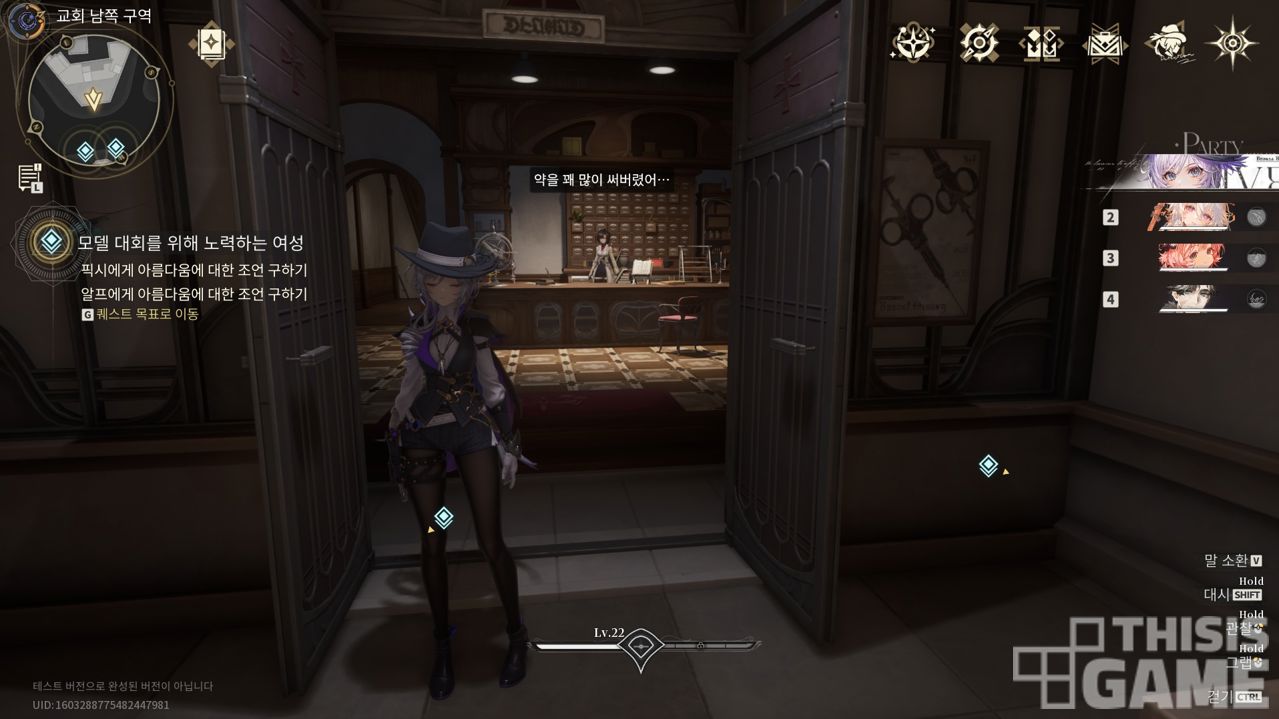Screen dimensions: 1279x719
Task: Select the tracked quest diamond emblem
Action: pyautogui.click(x=48, y=241)
